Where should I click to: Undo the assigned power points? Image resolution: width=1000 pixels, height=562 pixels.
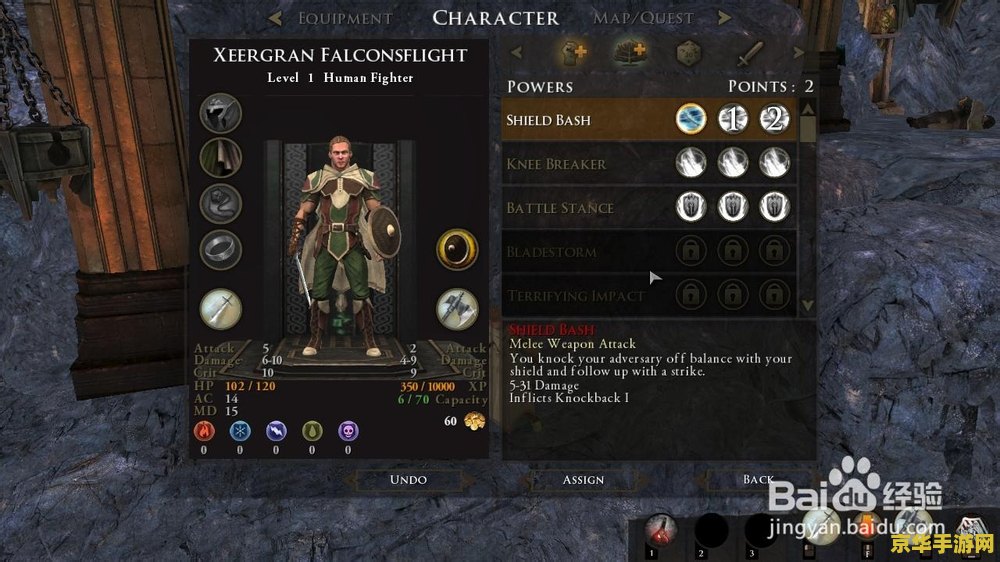pos(408,479)
